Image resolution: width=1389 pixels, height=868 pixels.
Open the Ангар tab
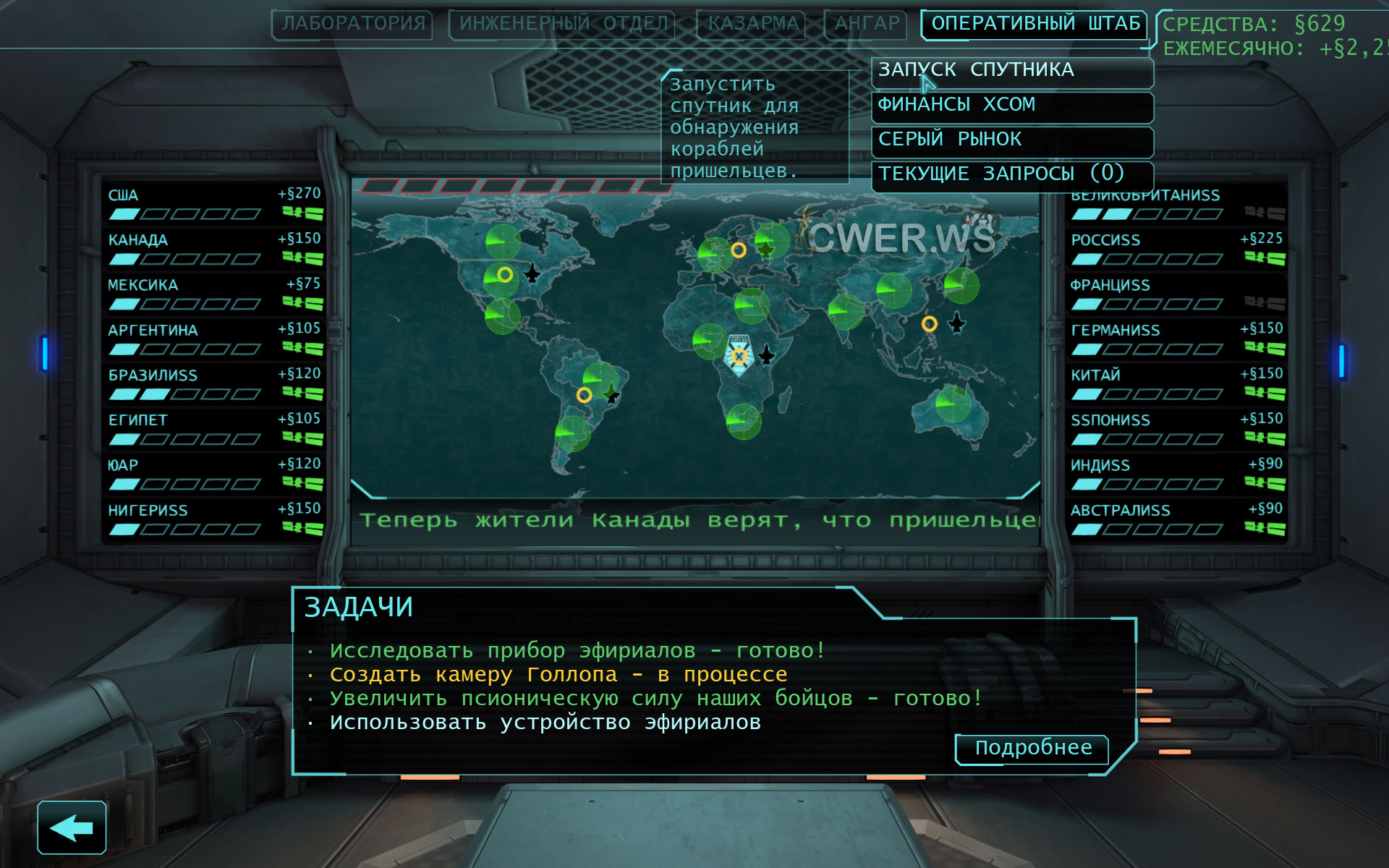click(x=867, y=24)
